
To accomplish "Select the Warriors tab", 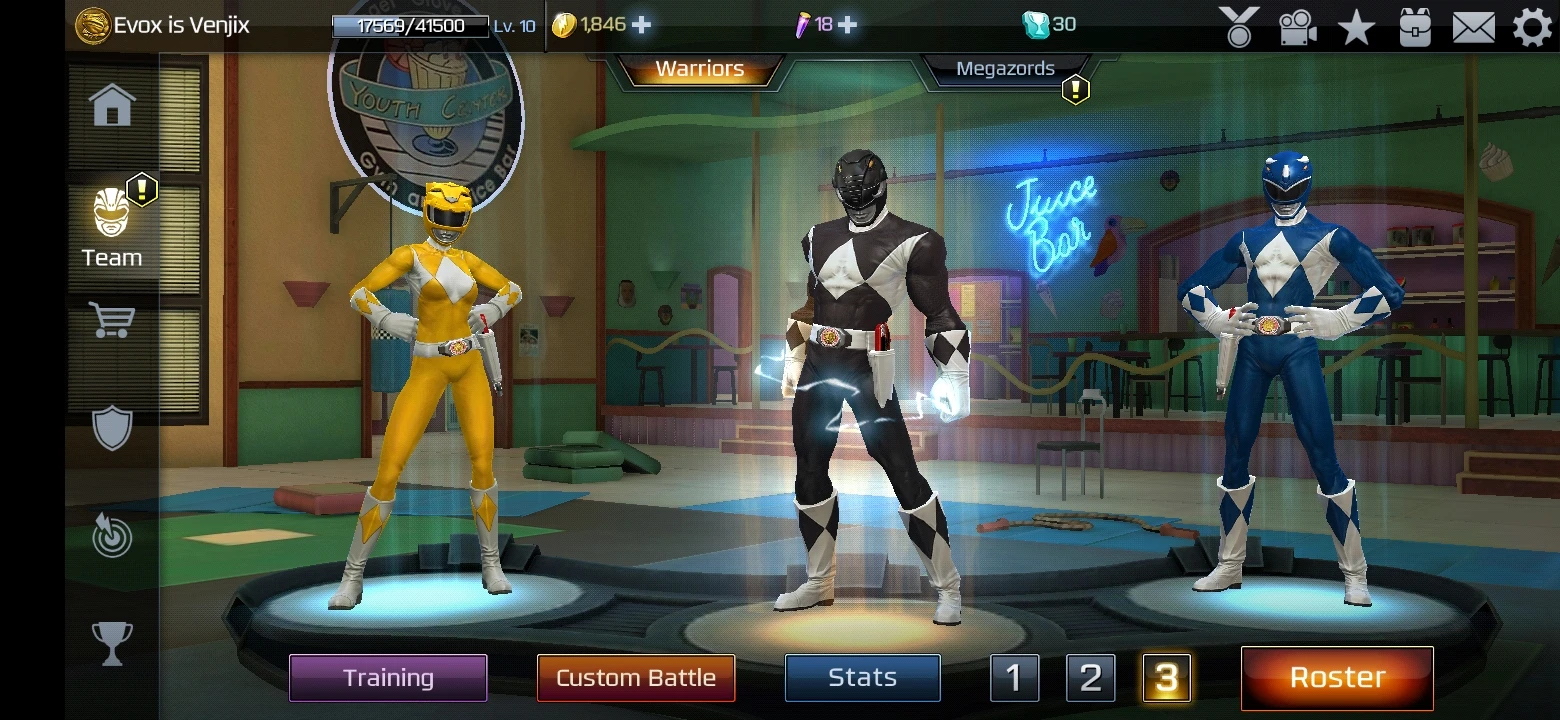I will pyautogui.click(x=698, y=69).
